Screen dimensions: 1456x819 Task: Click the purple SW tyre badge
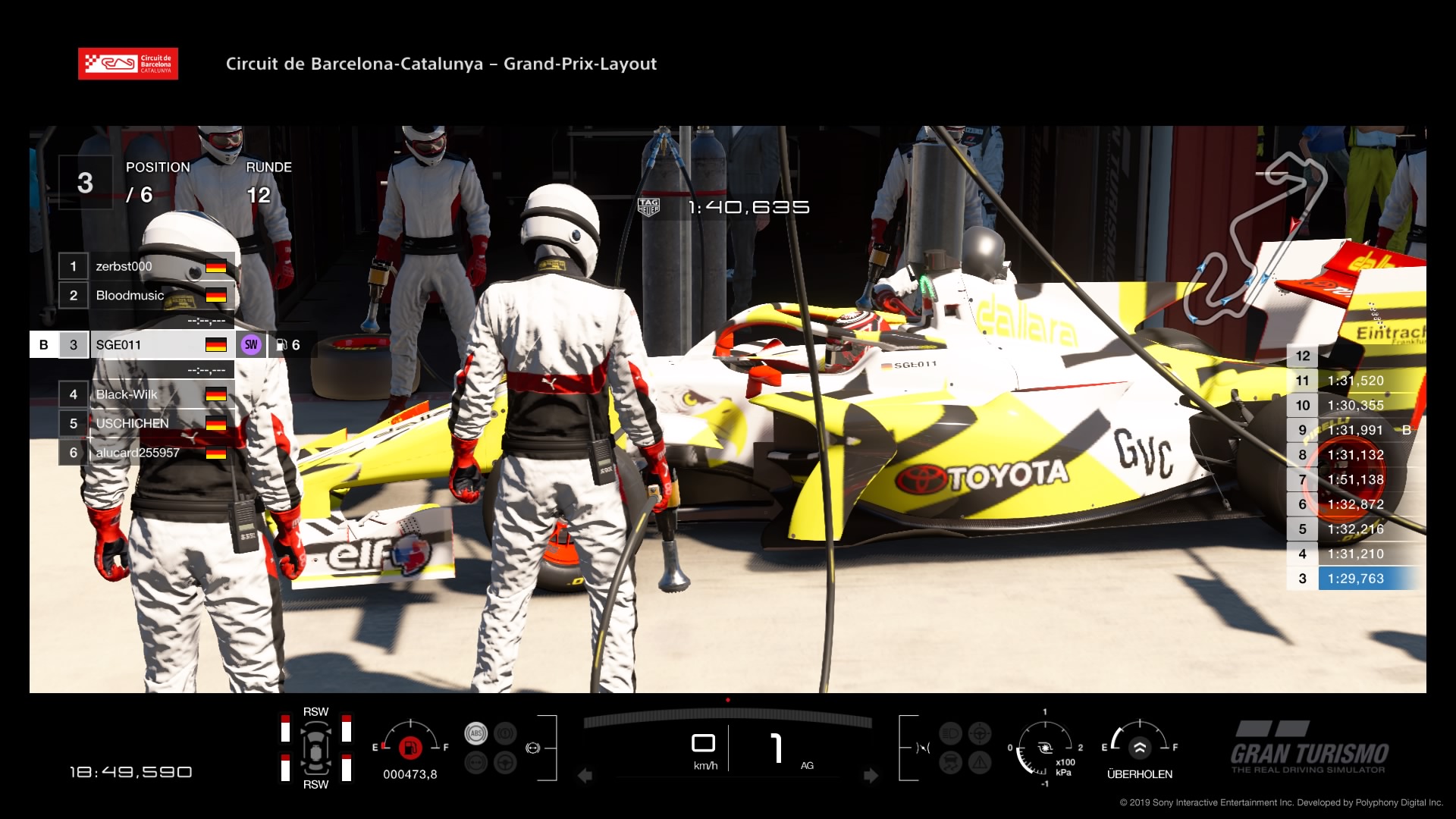point(251,345)
